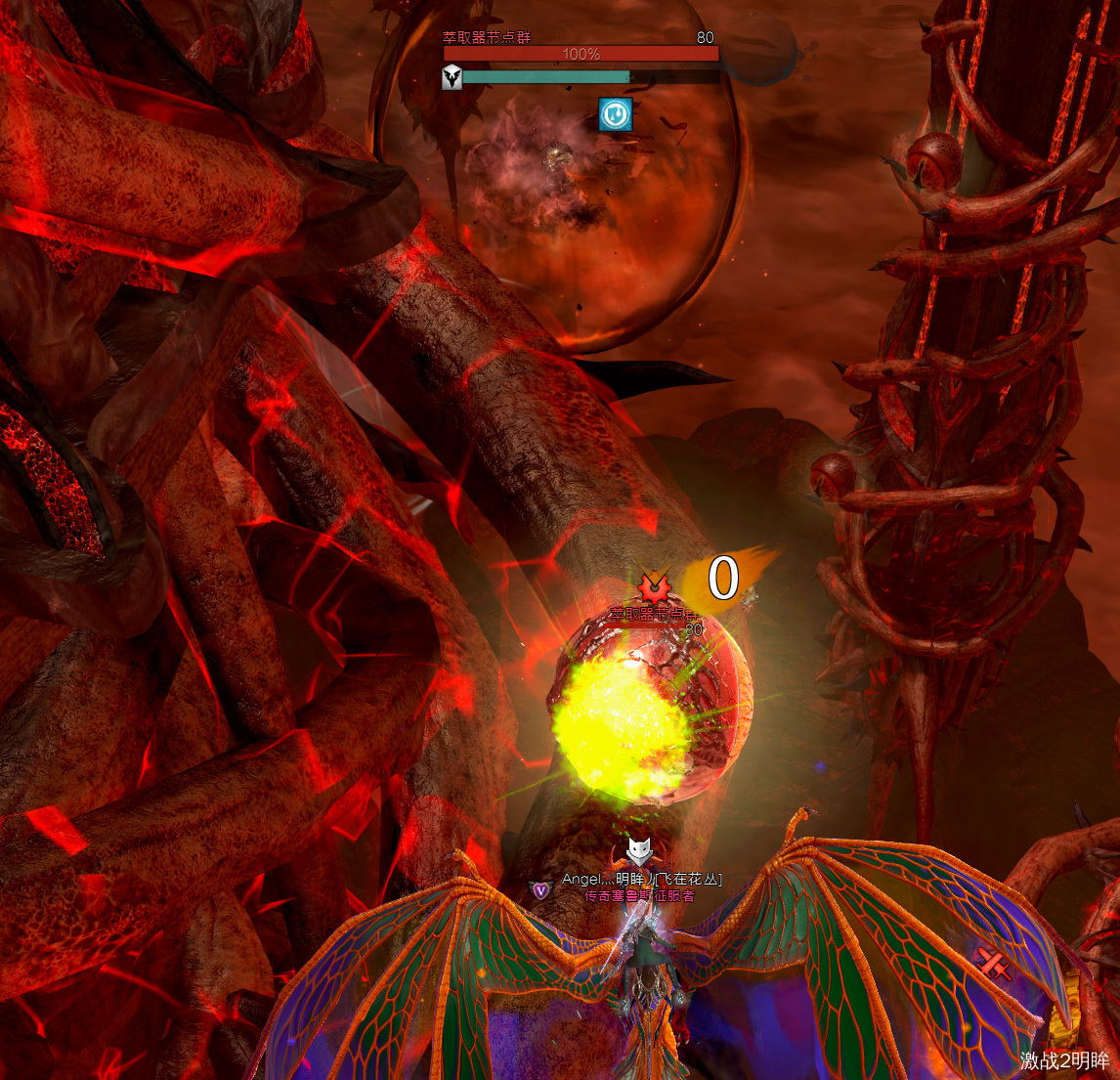This screenshot has height=1080, width=1120.
Task: Click the white commander tag above player name
Action: point(639,850)
